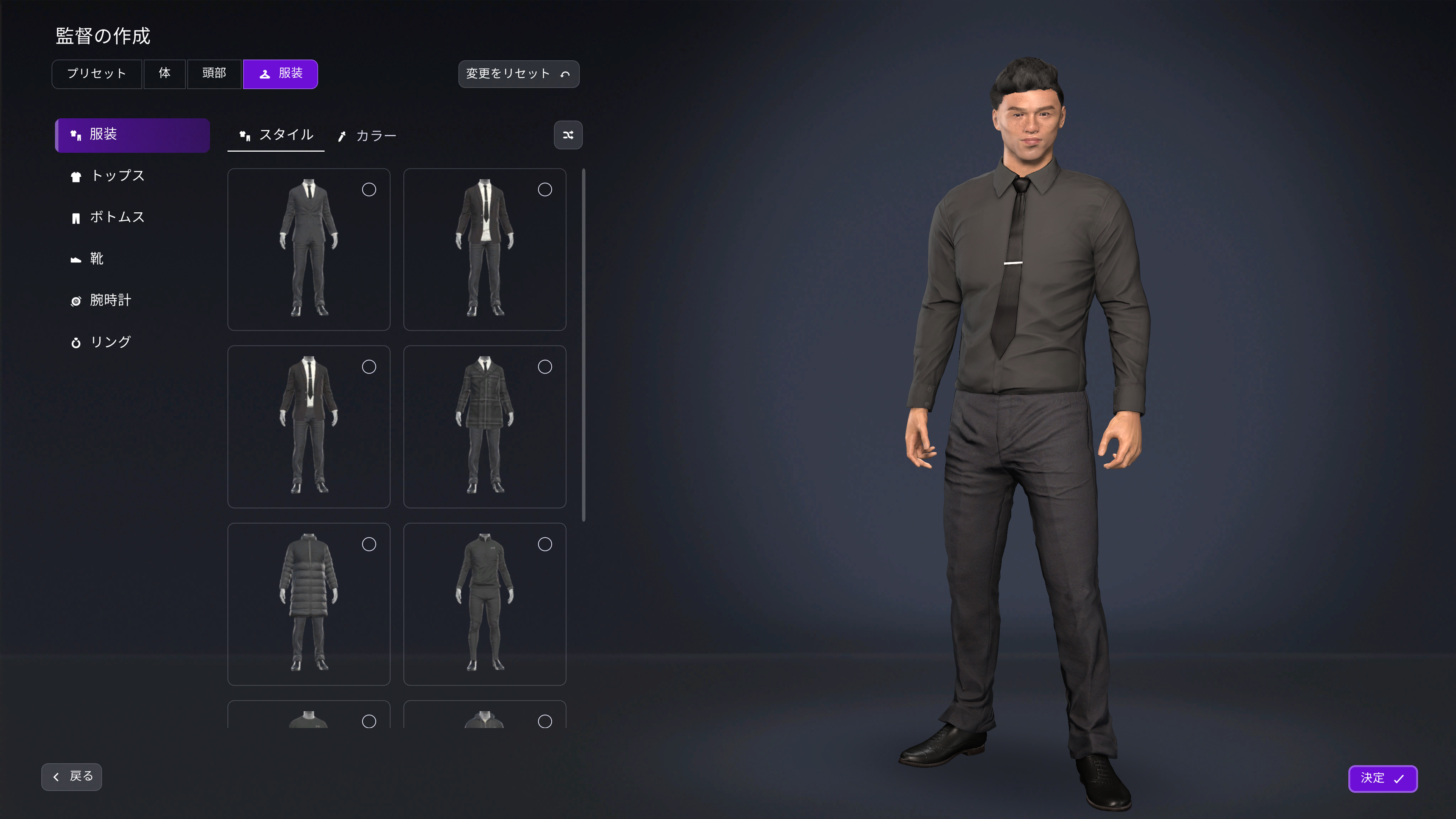Viewport: 1456px width, 819px height.
Task: Click the outfit list scrollbar
Action: pos(583,345)
